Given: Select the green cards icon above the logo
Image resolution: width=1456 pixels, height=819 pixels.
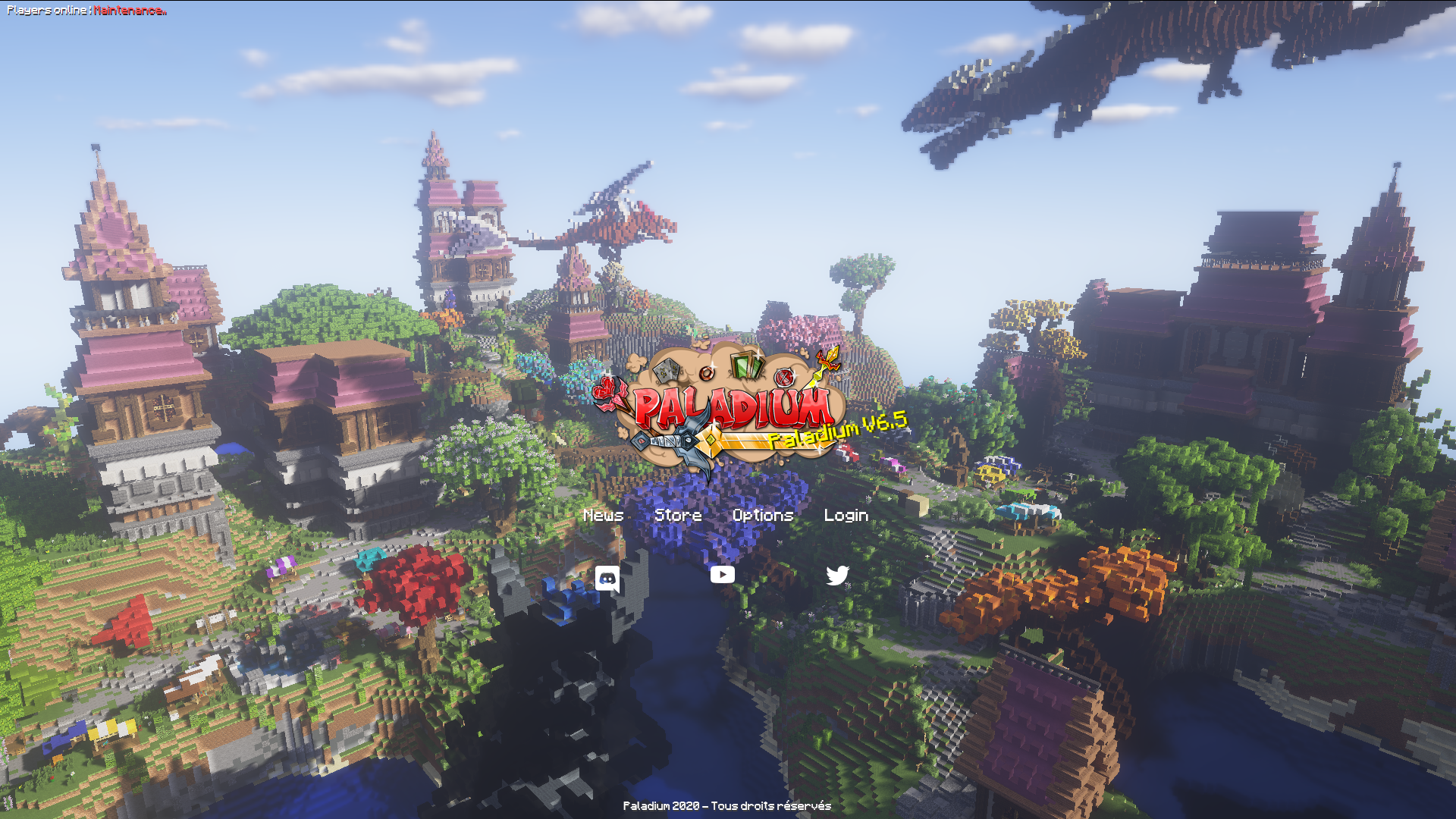Looking at the screenshot, I should 746,365.
